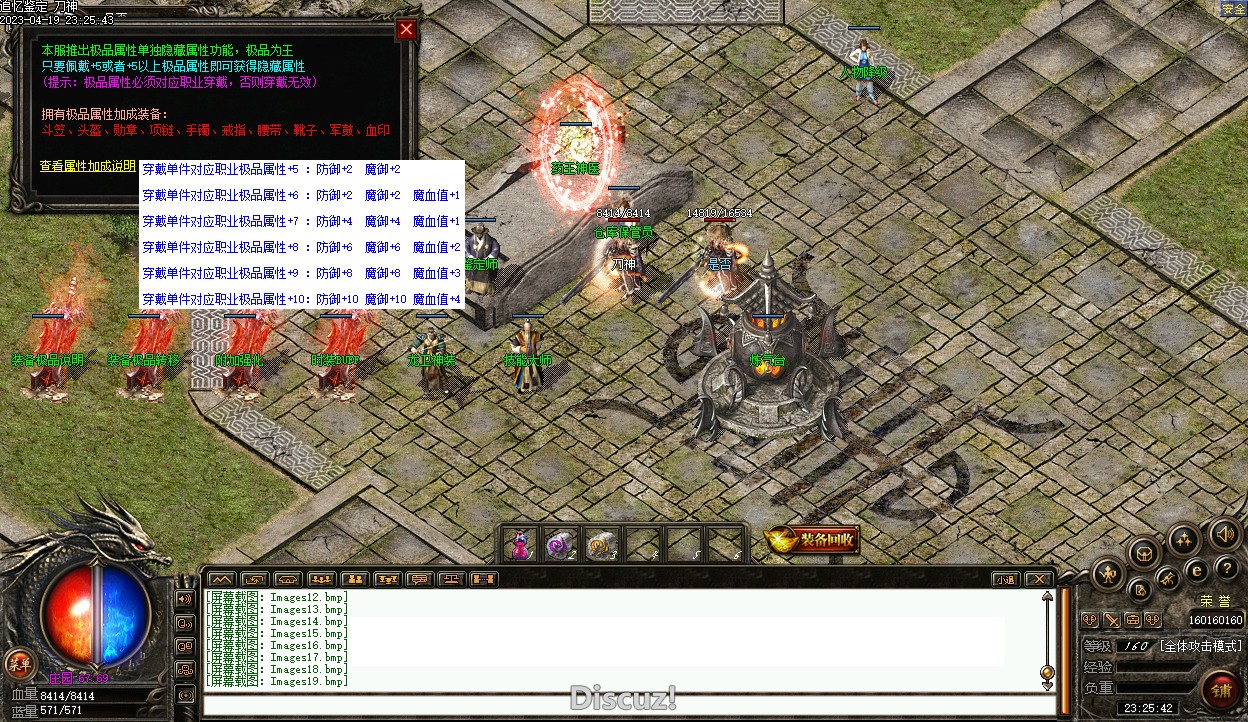Image resolution: width=1248 pixels, height=722 pixels.
Task: Close the chat panel with X button
Action: click(1039, 579)
